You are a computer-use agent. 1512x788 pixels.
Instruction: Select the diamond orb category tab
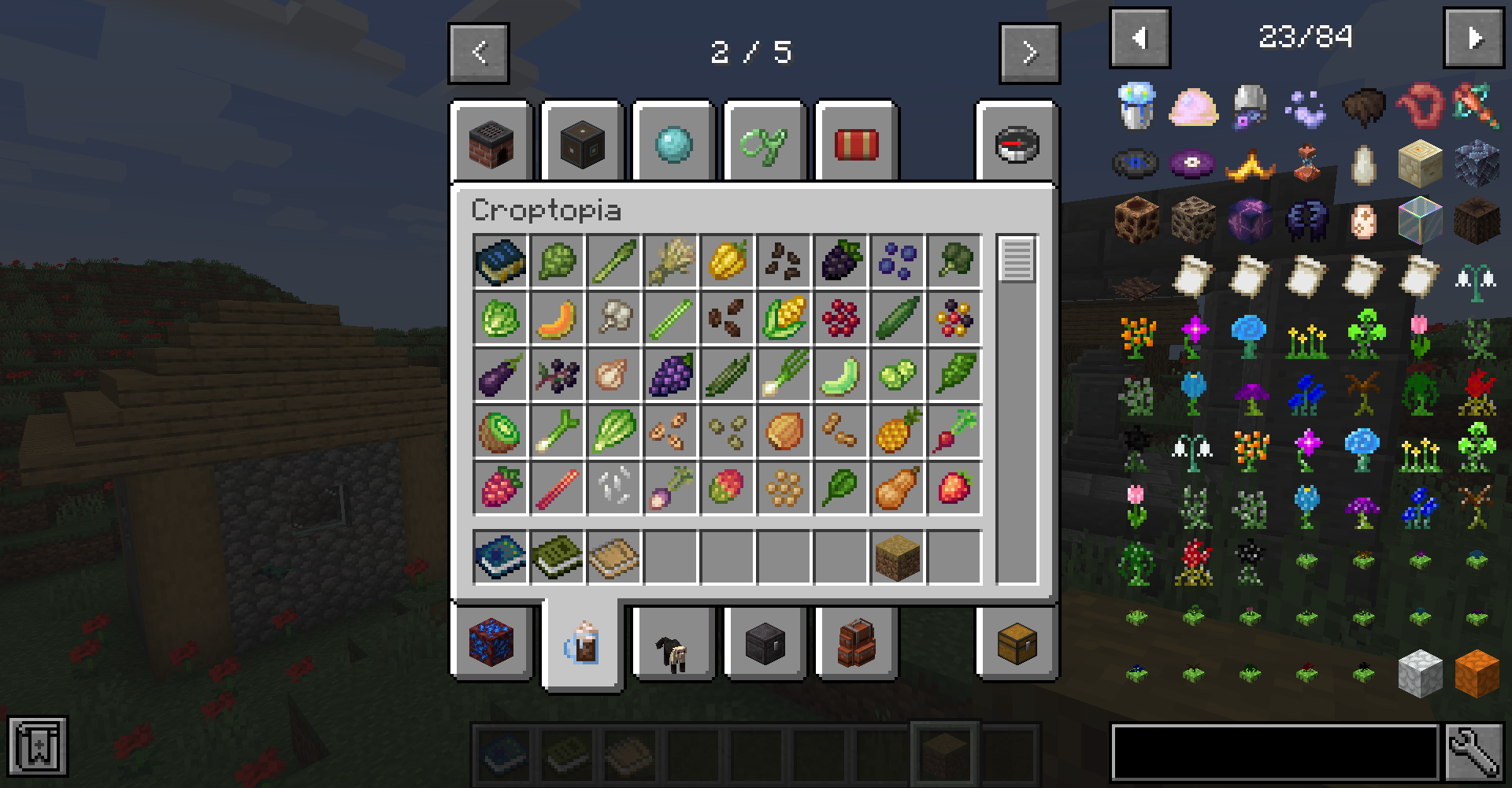click(672, 143)
